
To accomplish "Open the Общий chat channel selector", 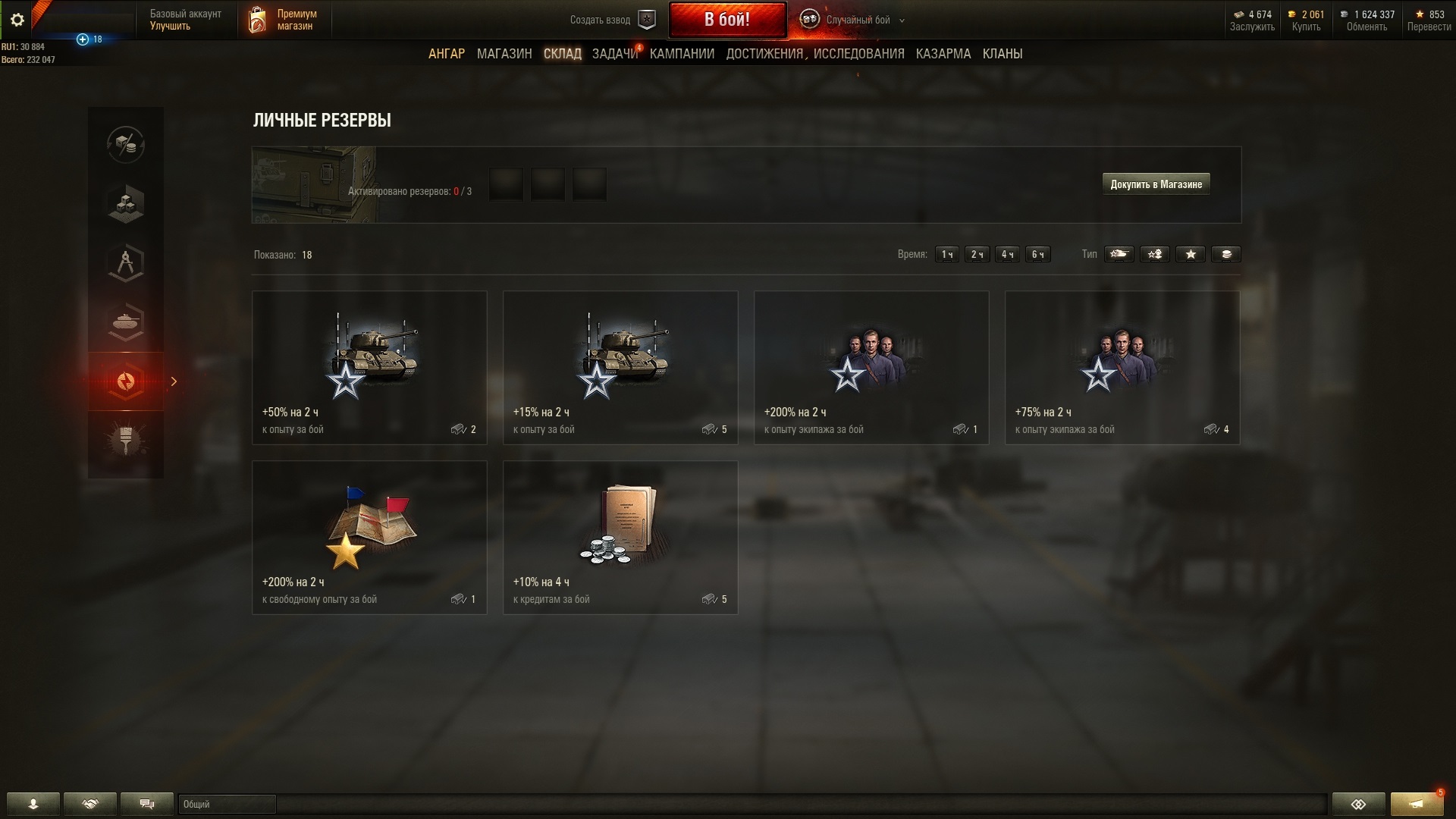I will [x=227, y=805].
